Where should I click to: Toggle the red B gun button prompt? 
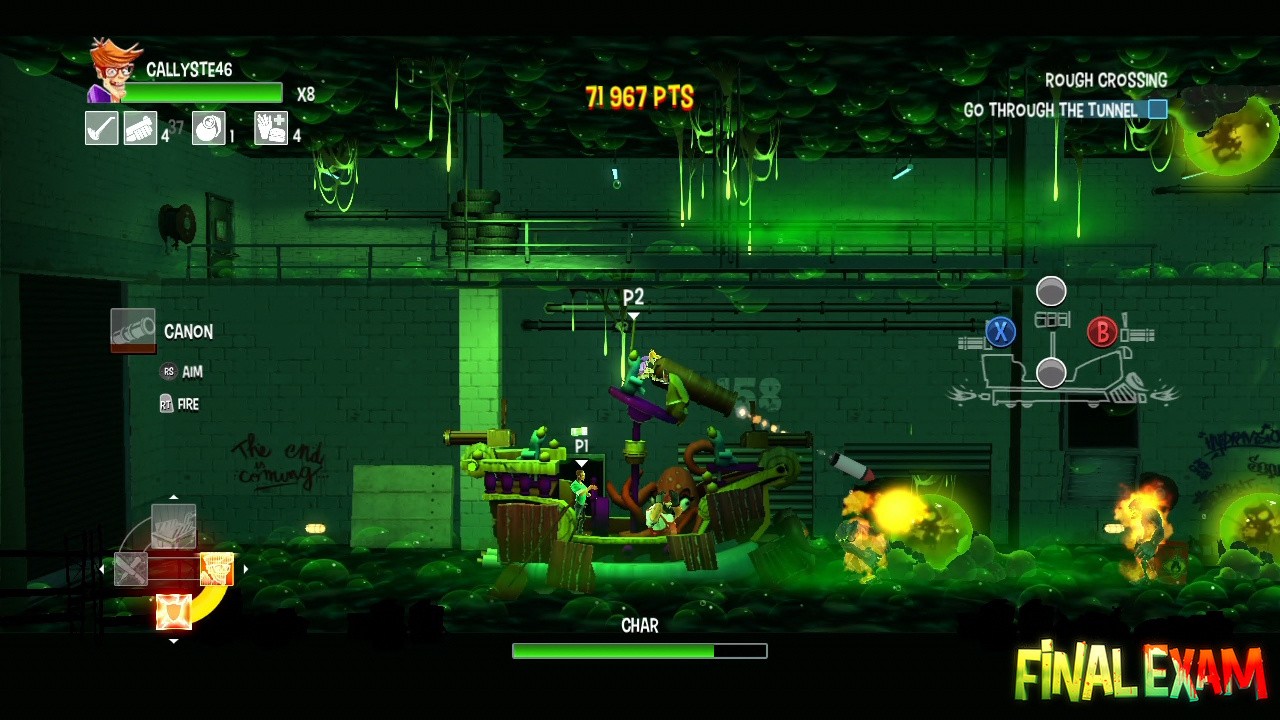pos(1101,333)
